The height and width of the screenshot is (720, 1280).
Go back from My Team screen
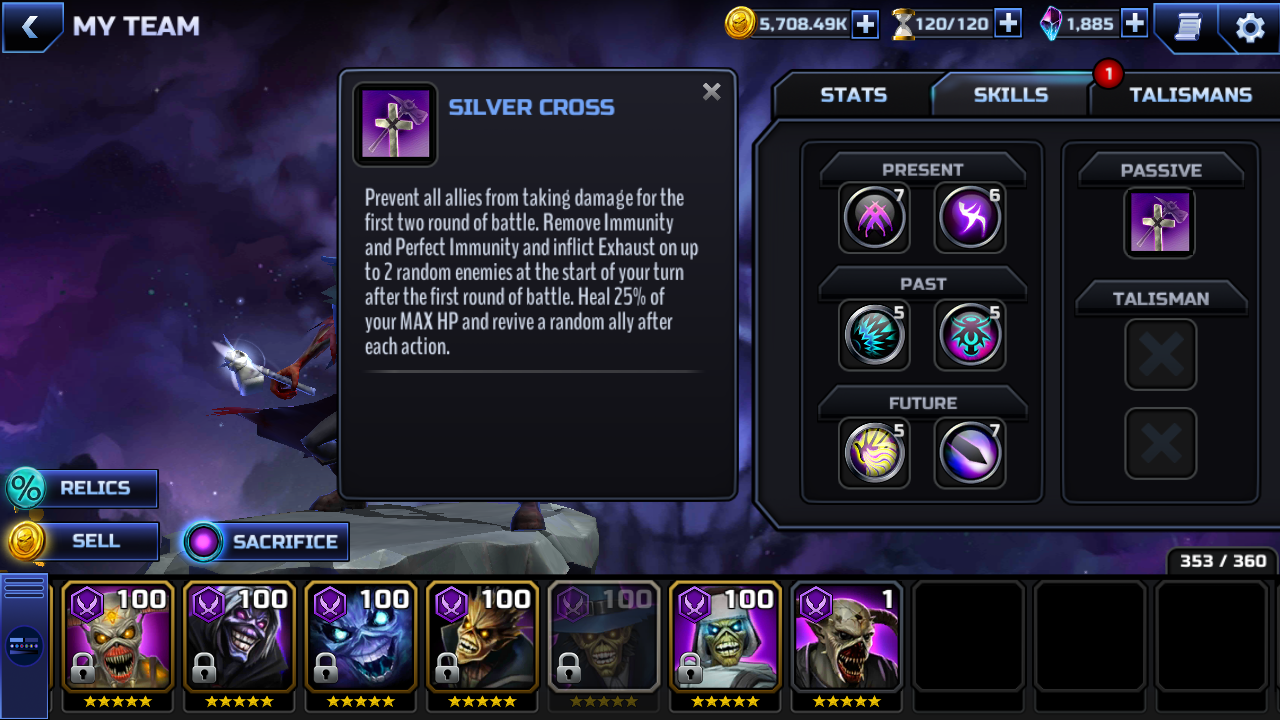click(x=31, y=27)
